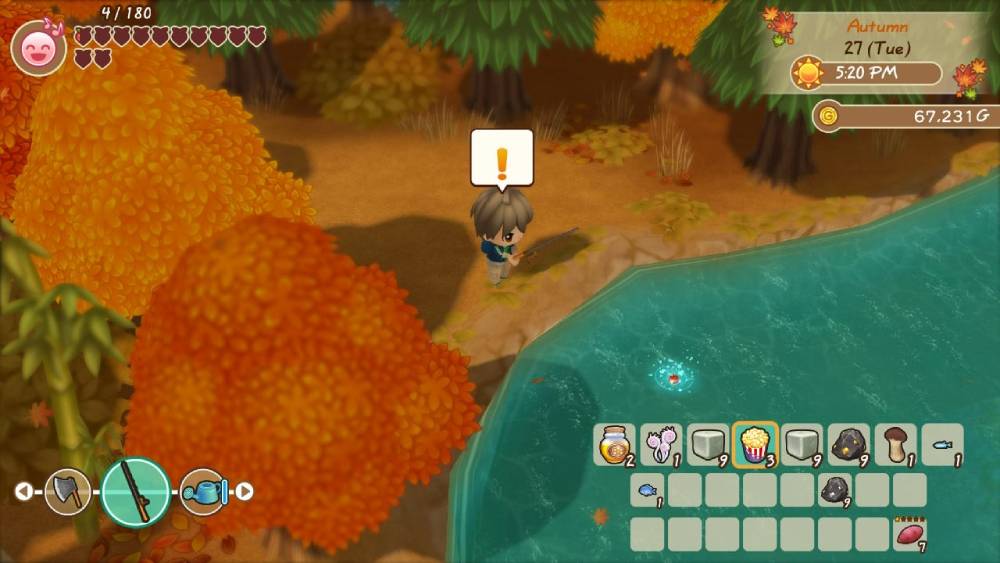Viewport: 1000px width, 563px height.
Task: Select the brown mushroom slot
Action: [x=896, y=445]
